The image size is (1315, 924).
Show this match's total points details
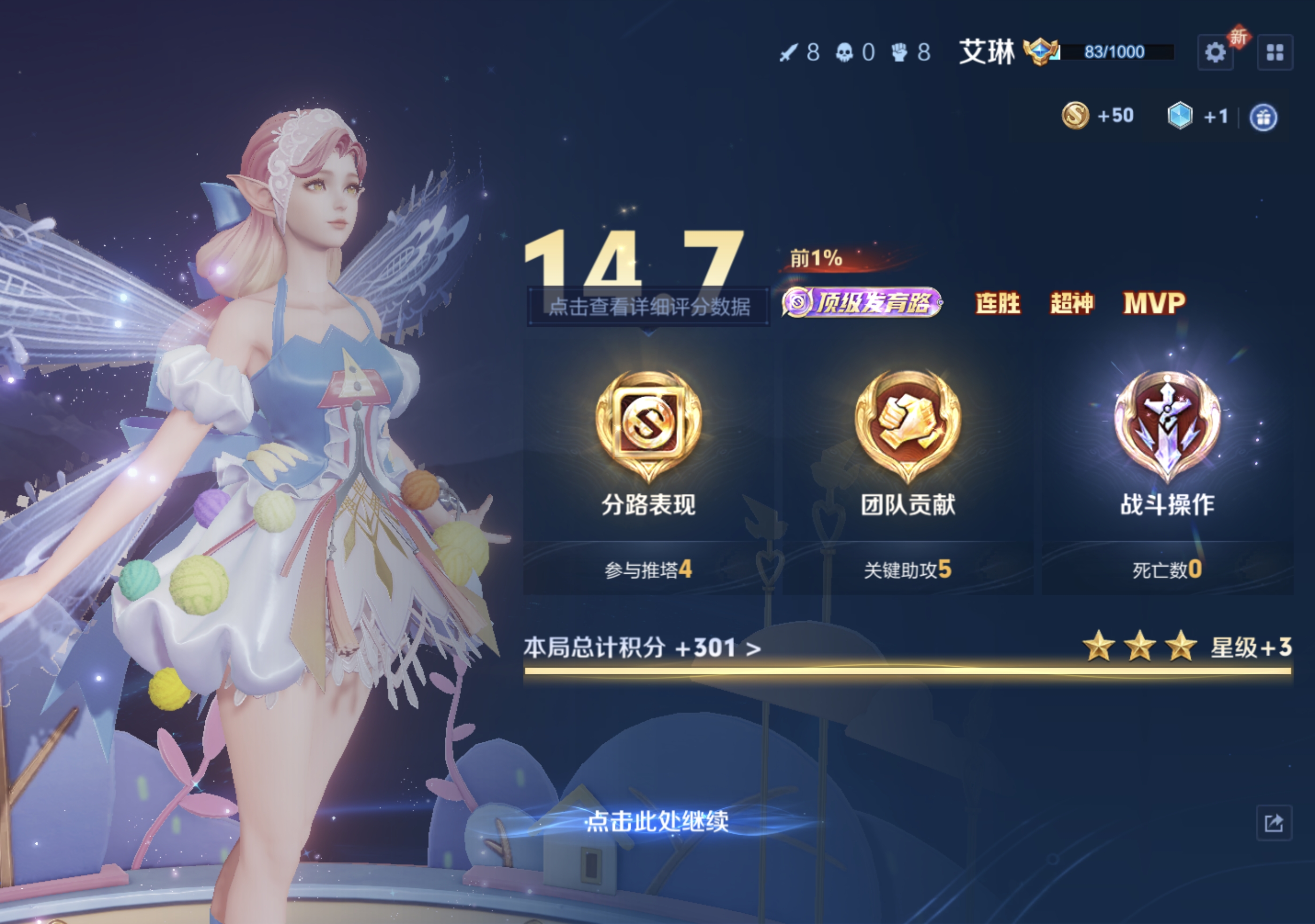(642, 648)
